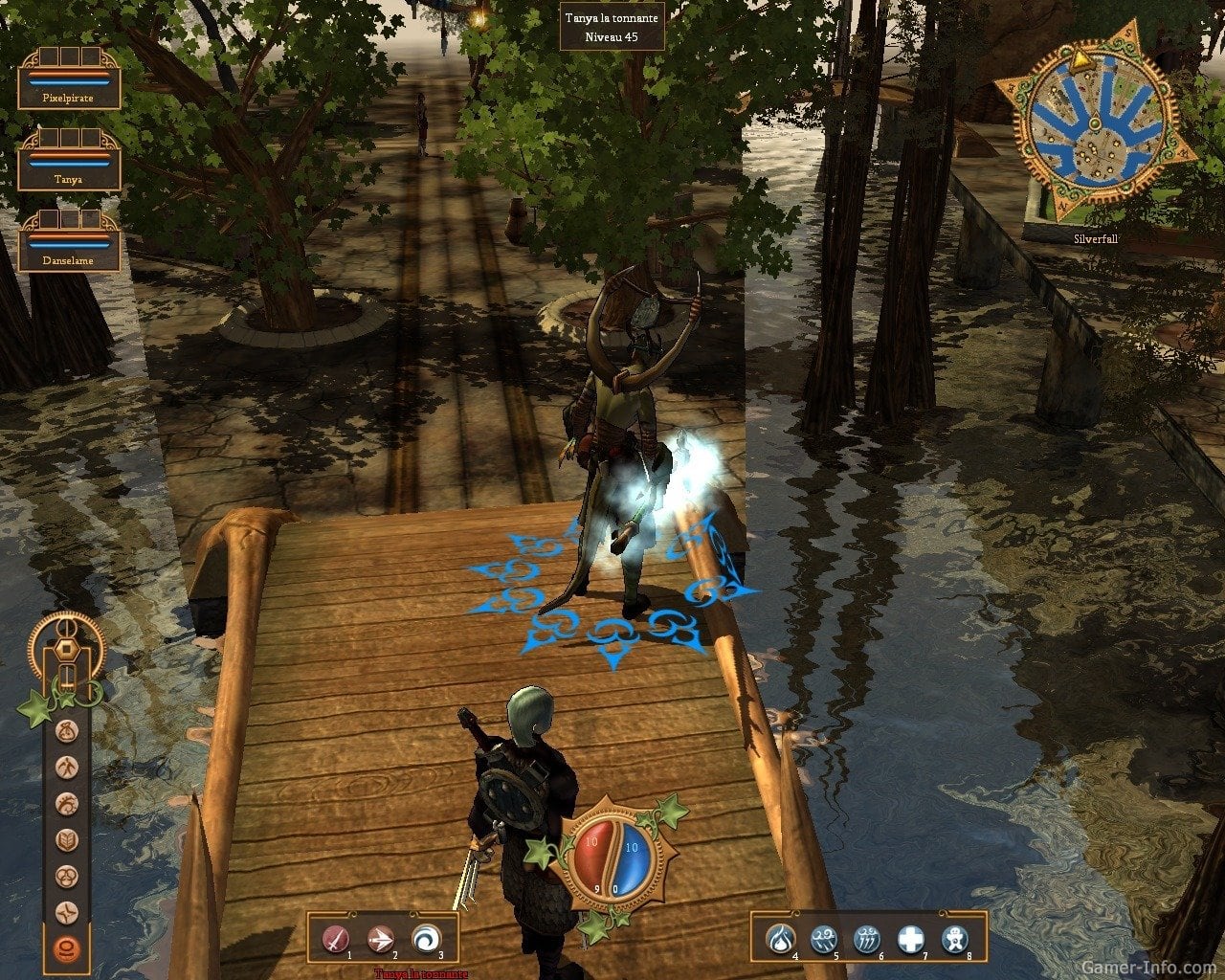
Task: Use the red arrow shot skill
Action: click(381, 940)
